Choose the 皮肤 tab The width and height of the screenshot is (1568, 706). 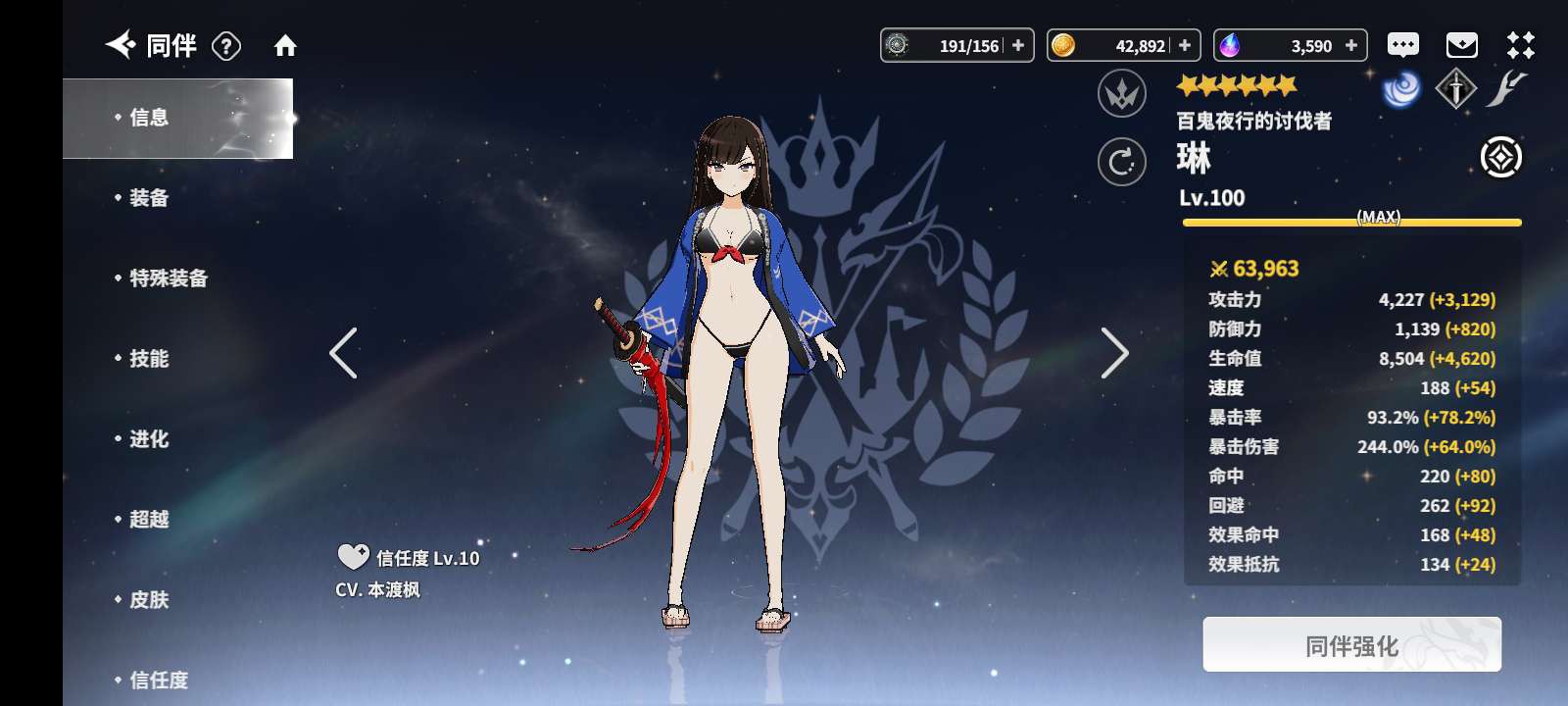pos(149,600)
